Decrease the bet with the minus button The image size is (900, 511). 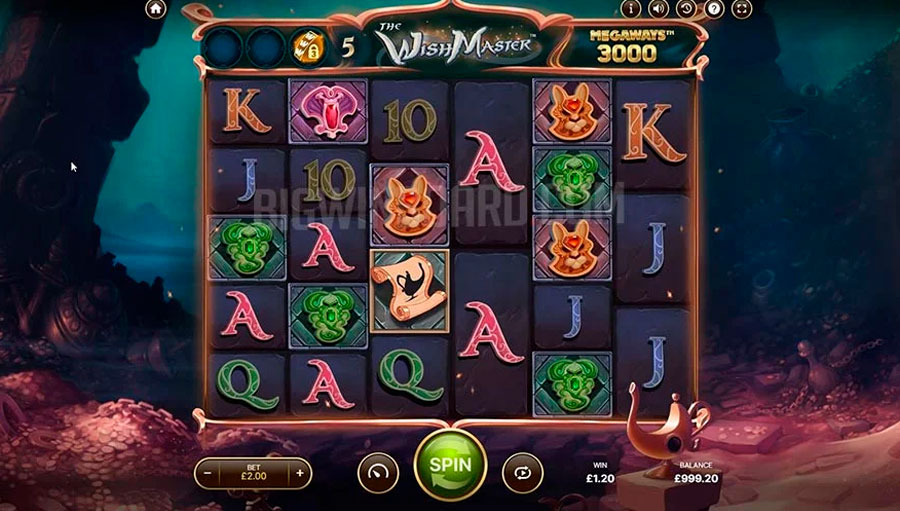pos(207,471)
